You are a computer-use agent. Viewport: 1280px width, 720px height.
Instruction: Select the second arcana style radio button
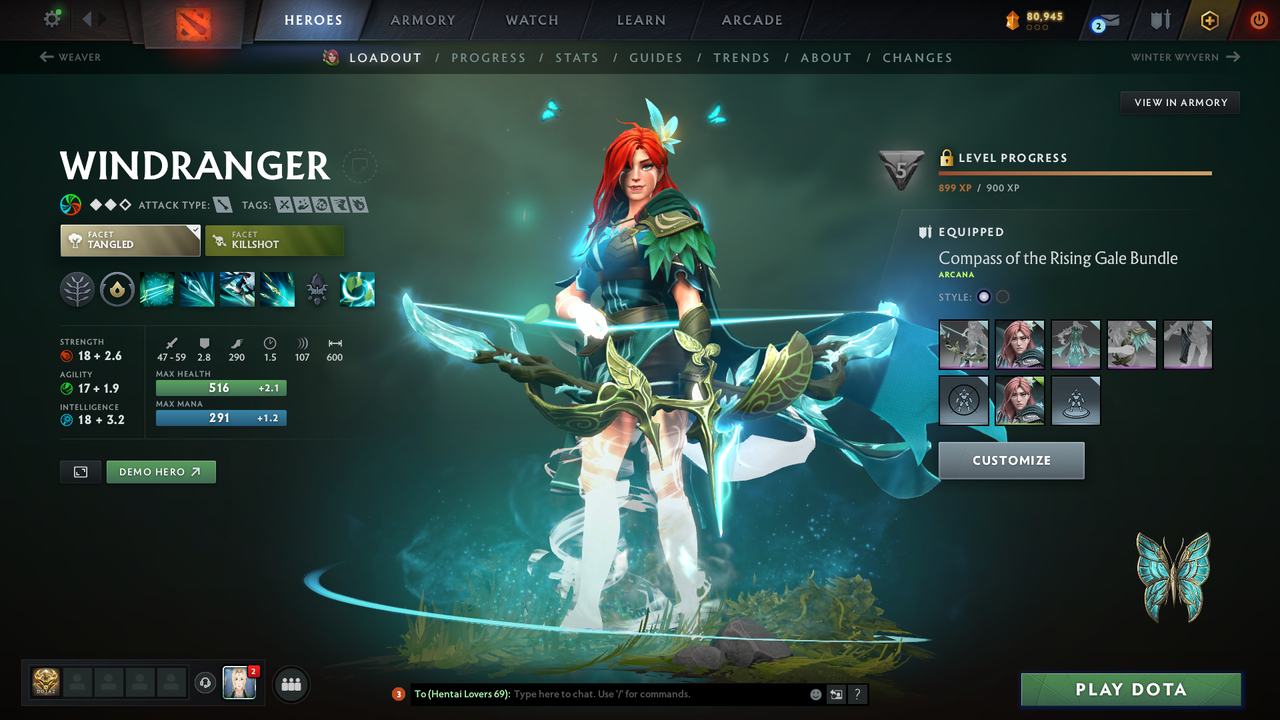[x=1001, y=296]
